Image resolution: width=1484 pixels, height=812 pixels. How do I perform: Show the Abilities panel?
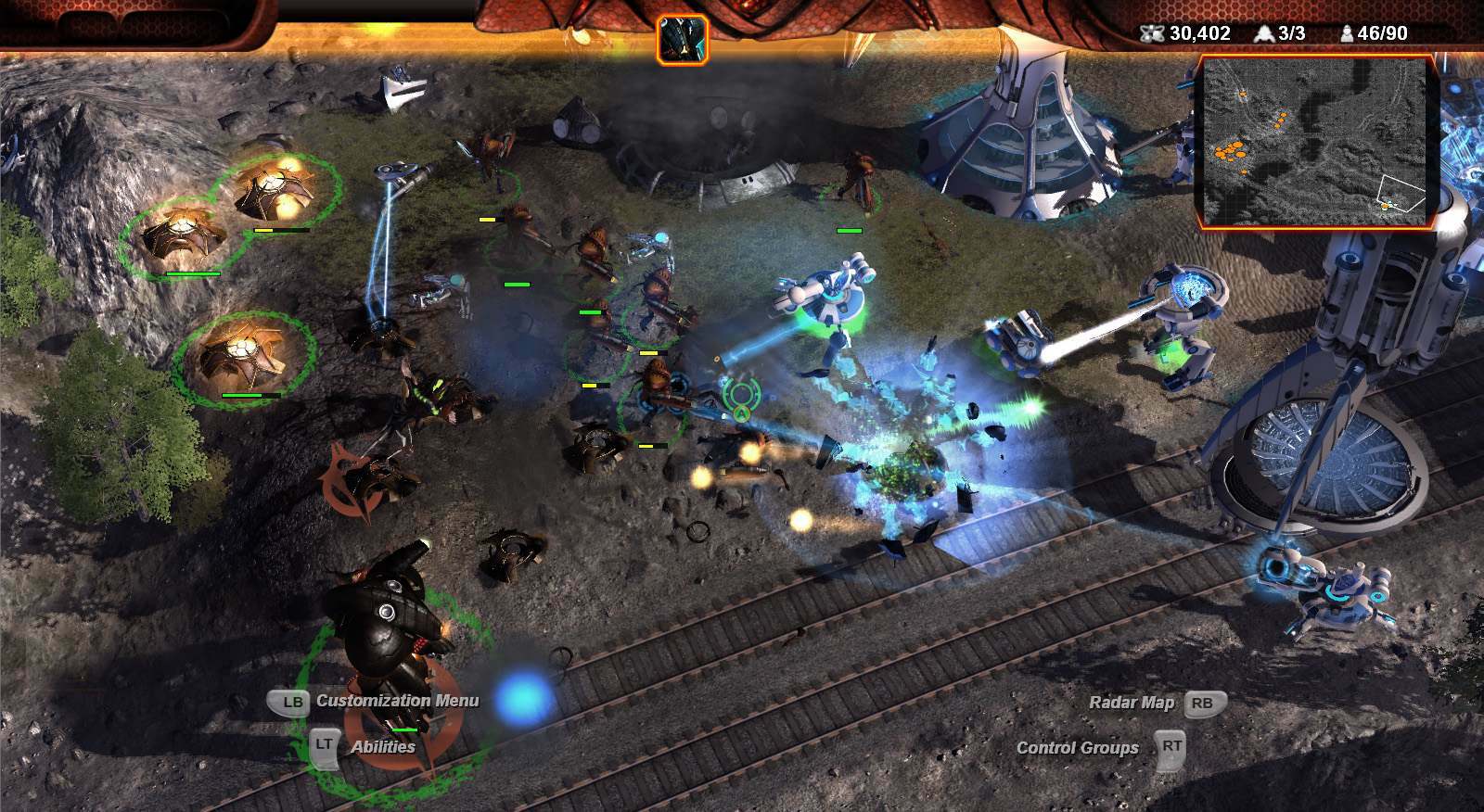[x=382, y=746]
